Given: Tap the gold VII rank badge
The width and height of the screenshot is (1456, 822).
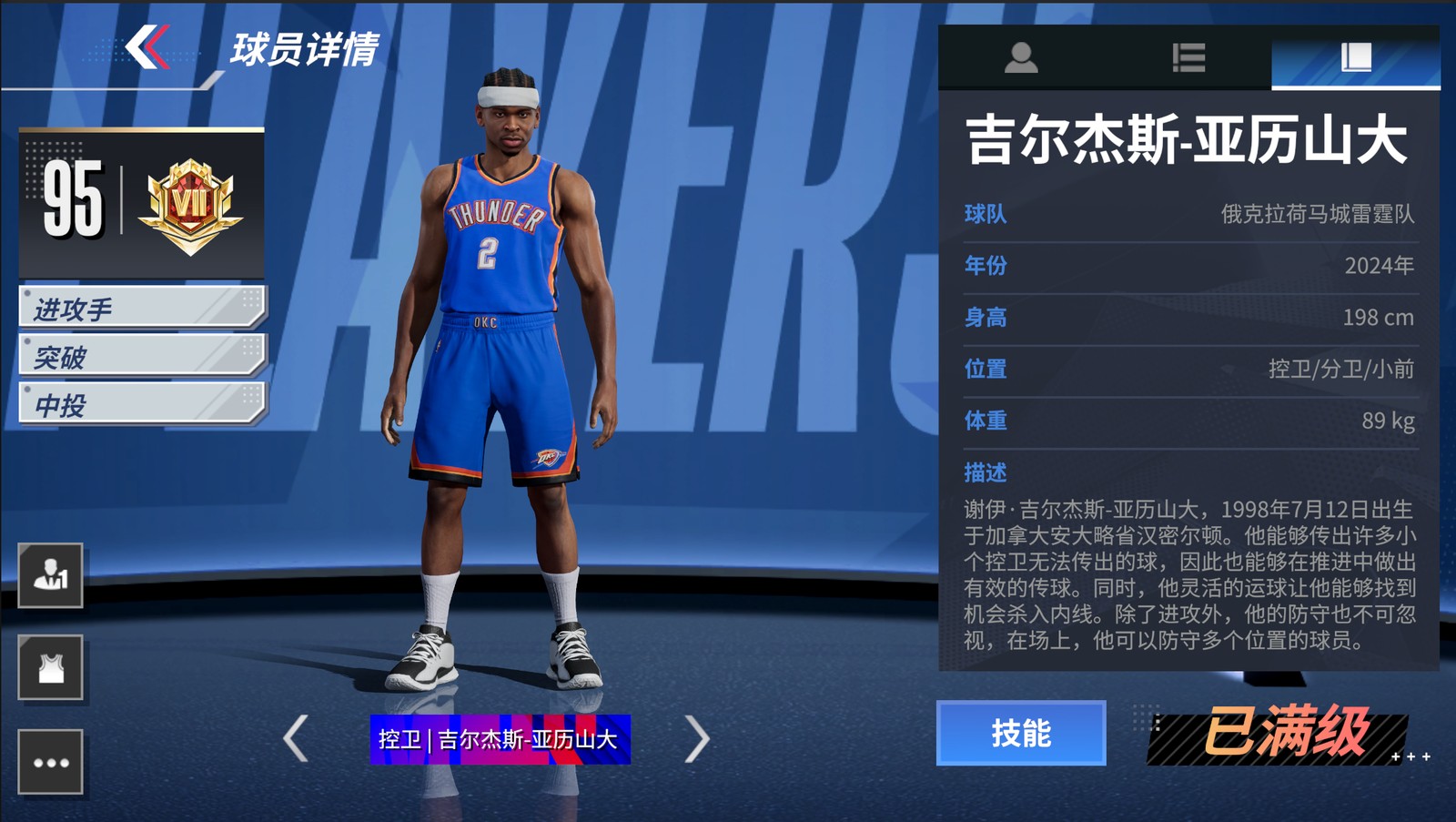Looking at the screenshot, I should coord(190,205).
